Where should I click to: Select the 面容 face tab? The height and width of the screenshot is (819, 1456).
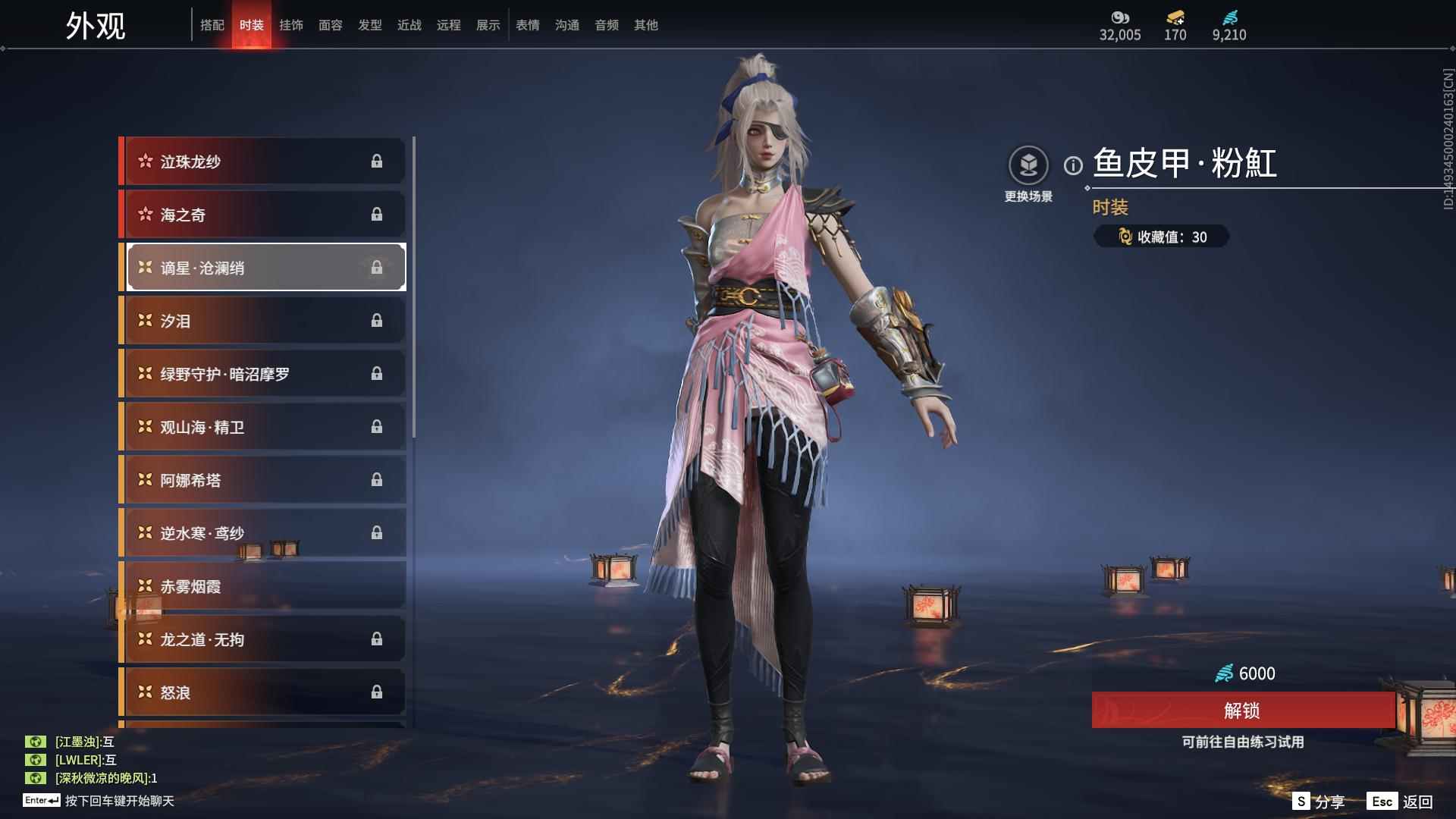coord(331,25)
